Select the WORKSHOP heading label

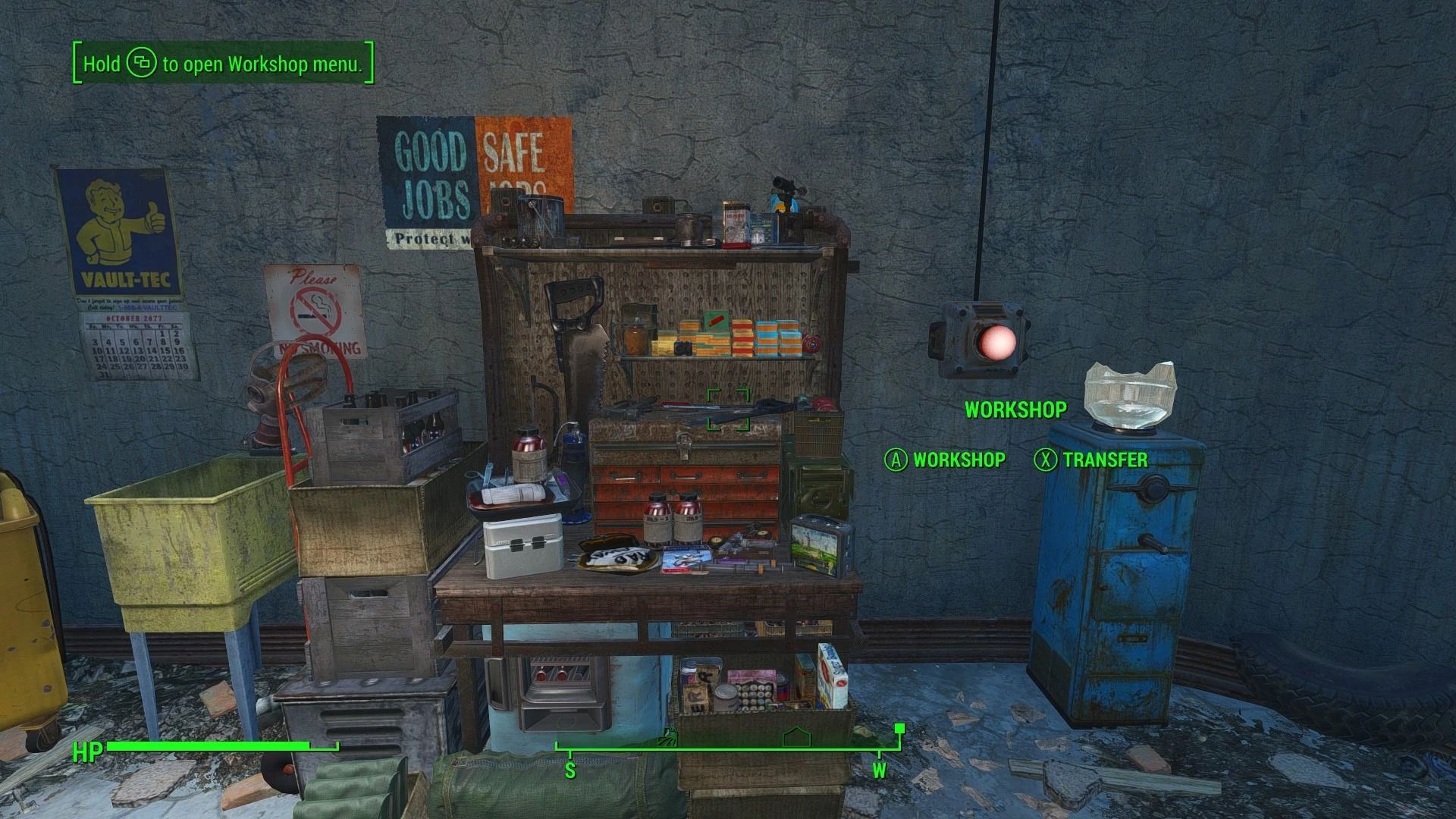click(x=1016, y=410)
